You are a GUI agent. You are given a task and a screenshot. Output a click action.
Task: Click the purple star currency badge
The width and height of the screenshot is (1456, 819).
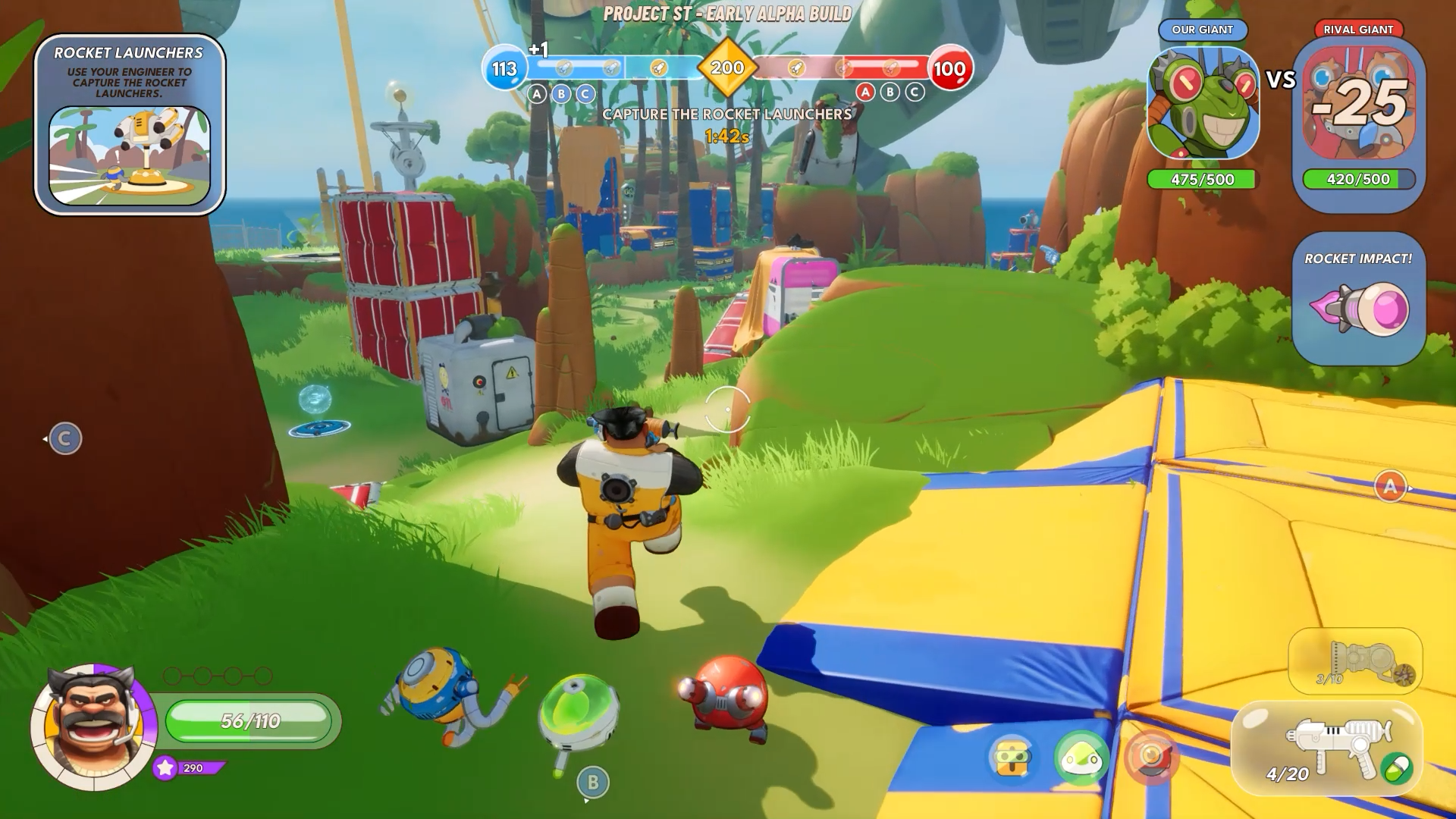165,768
